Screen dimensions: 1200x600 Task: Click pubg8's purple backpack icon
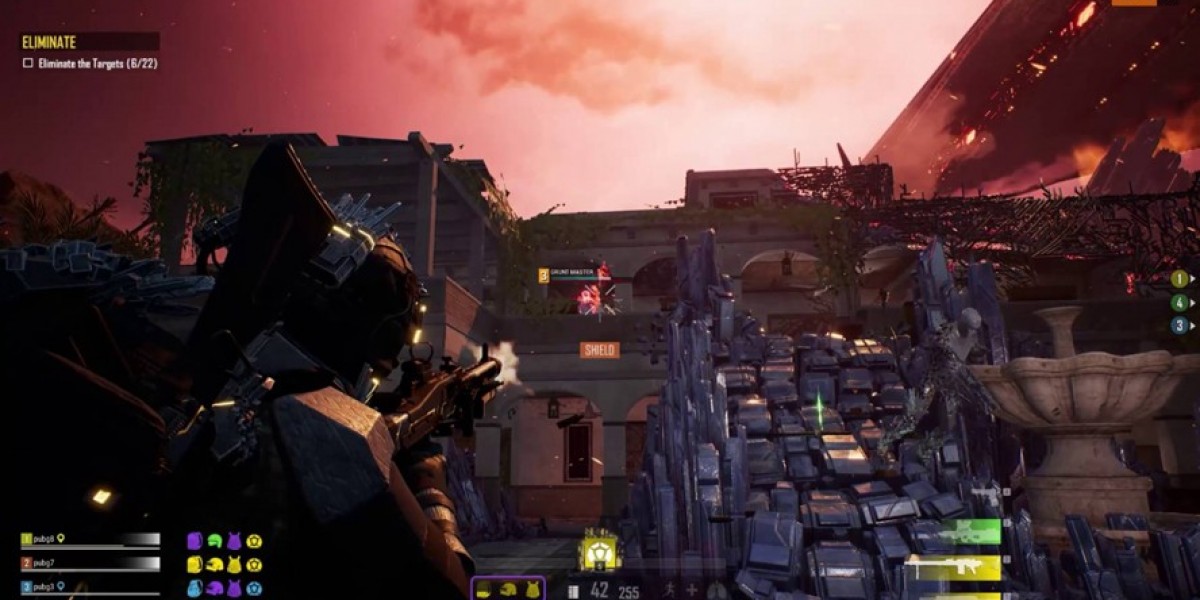(x=195, y=540)
